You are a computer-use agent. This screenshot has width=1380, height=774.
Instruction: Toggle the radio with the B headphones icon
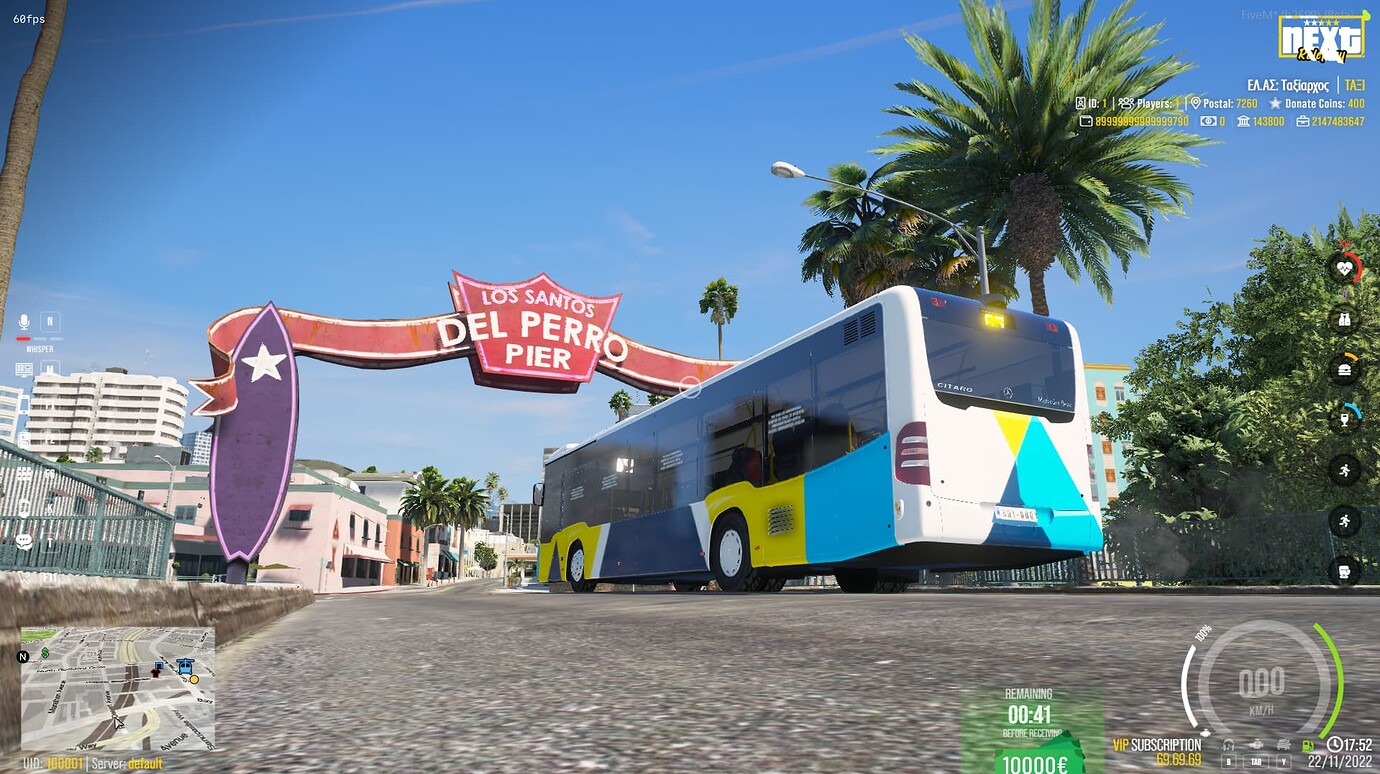pyautogui.click(x=1228, y=743)
